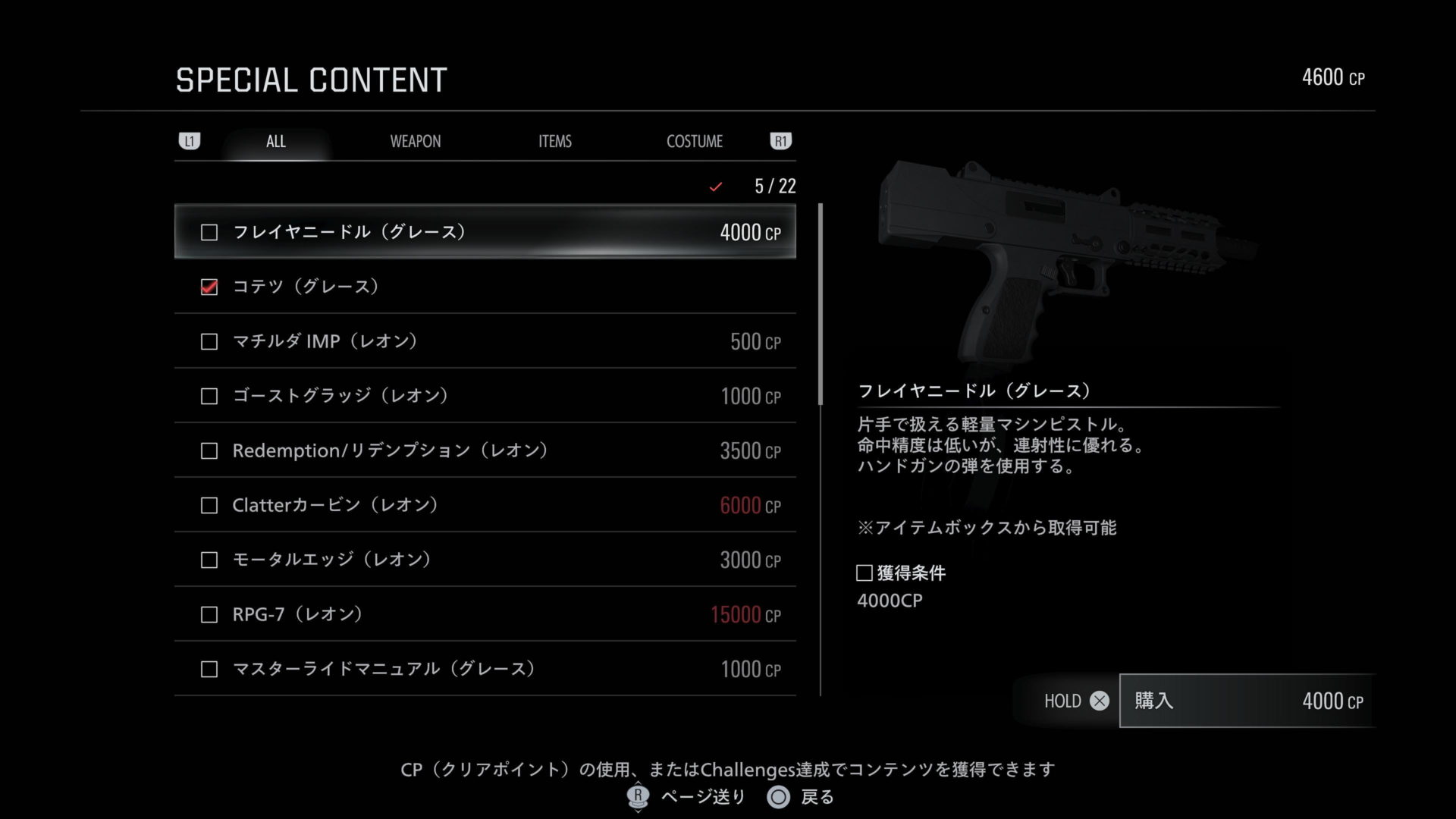Switch to the ALL tab
The width and height of the screenshot is (1456, 819).
tap(276, 142)
